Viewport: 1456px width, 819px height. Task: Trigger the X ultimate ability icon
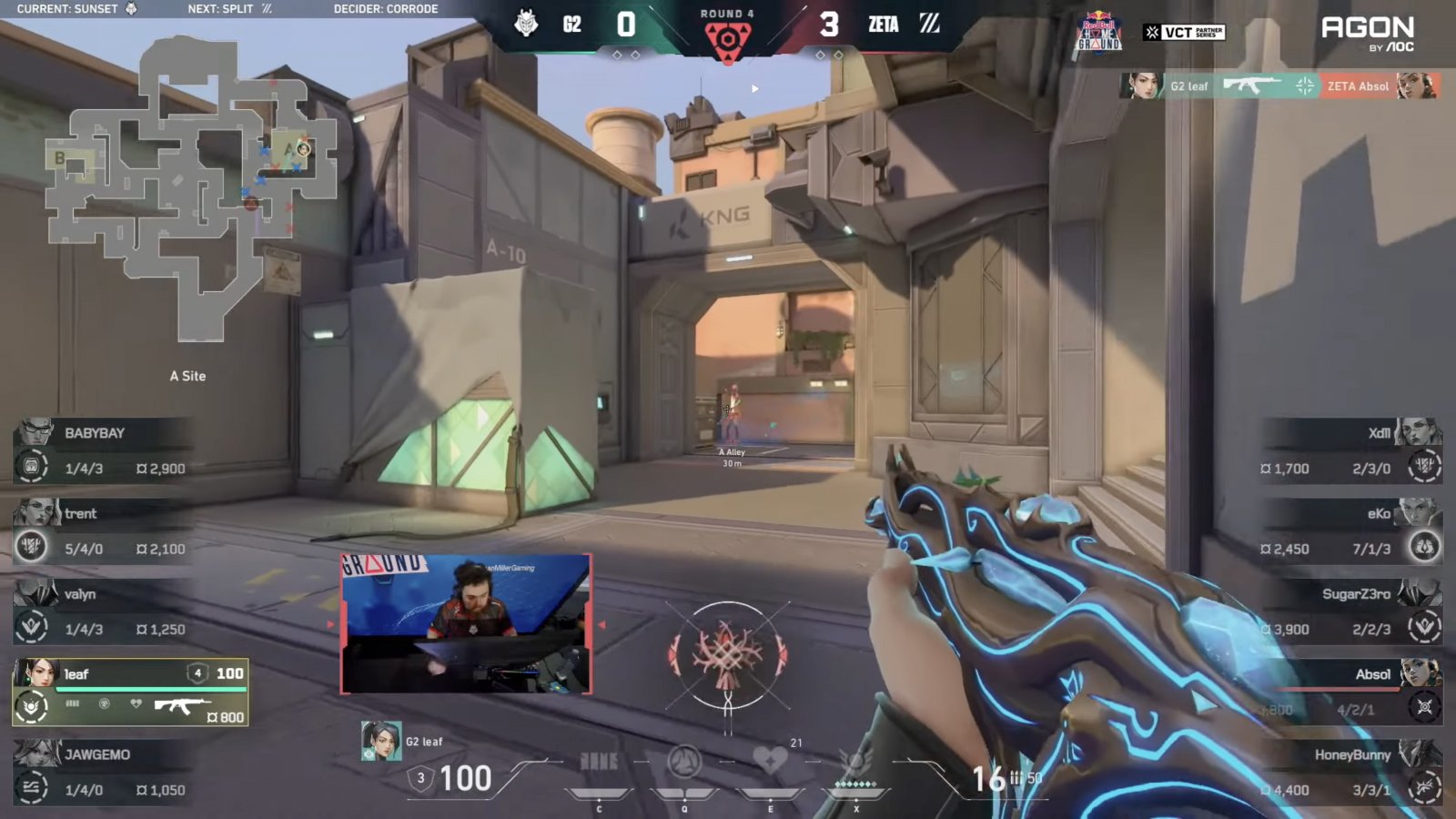click(855, 763)
